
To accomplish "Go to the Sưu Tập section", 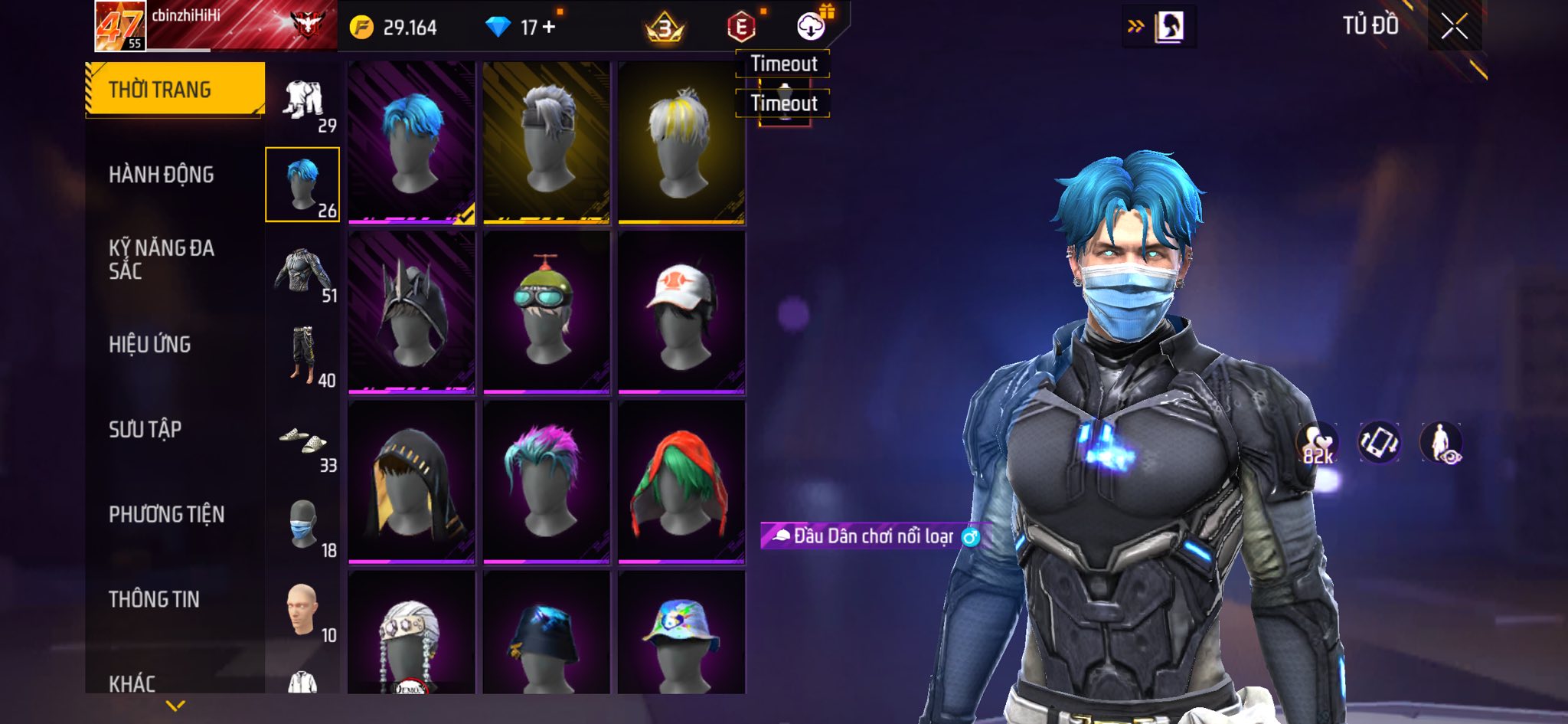I will [145, 429].
